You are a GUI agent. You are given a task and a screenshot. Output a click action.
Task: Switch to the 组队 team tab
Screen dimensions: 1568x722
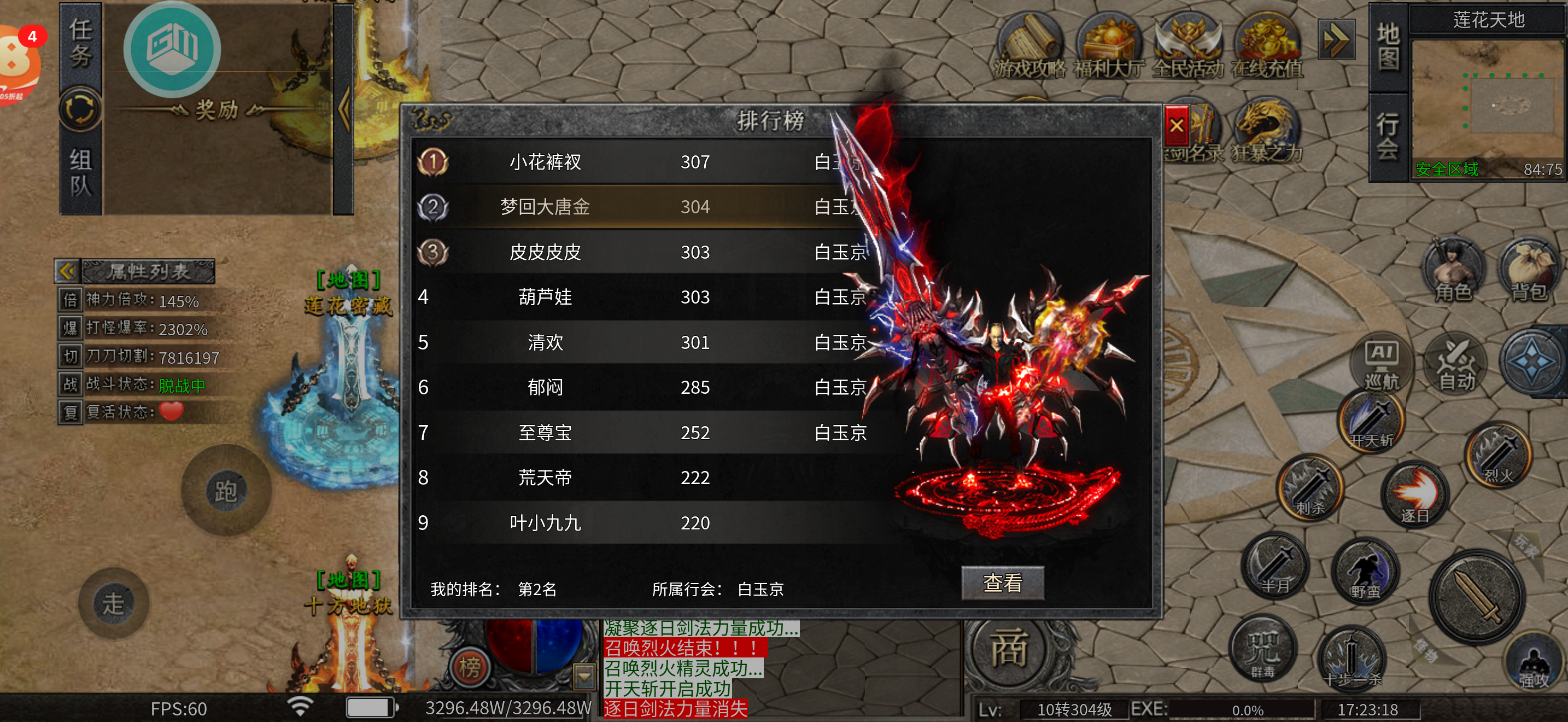point(80,172)
